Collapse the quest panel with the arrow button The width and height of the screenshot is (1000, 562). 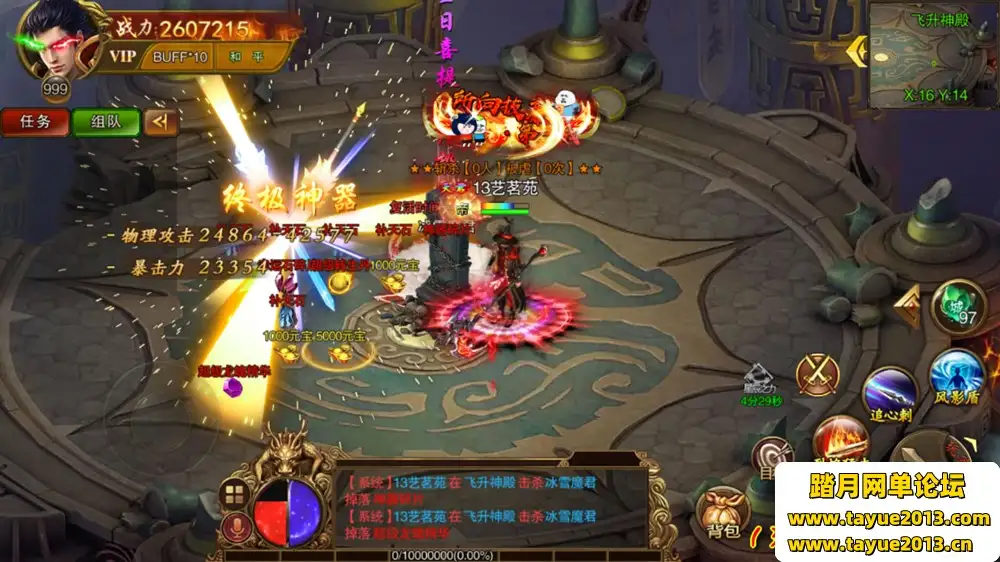(x=159, y=122)
